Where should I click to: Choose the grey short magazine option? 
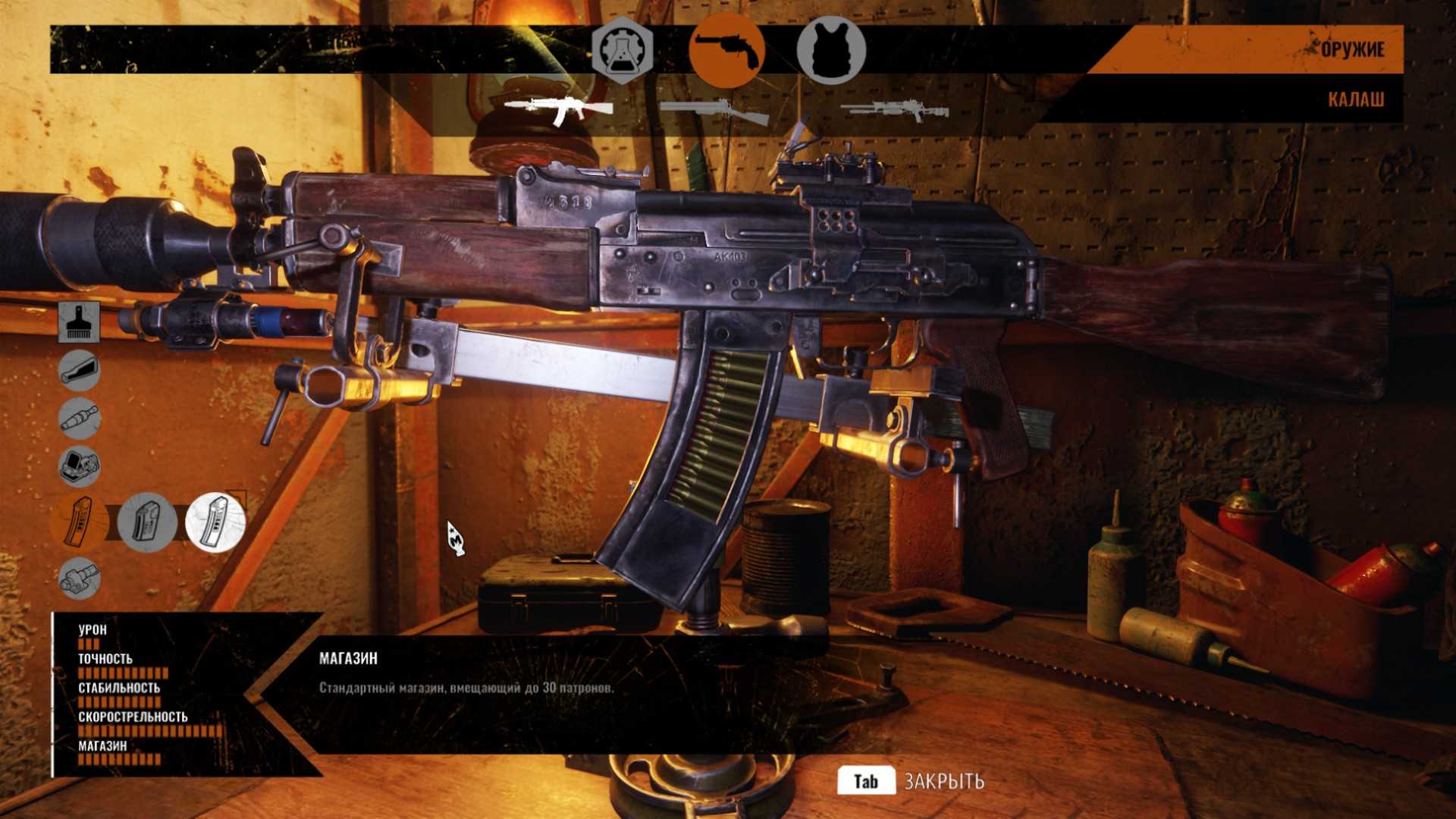[147, 522]
